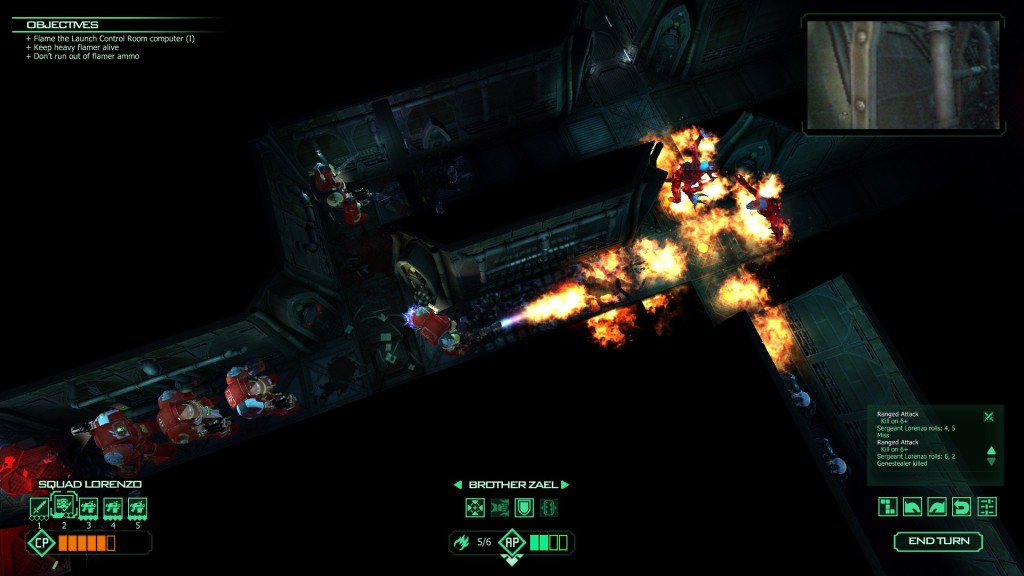Click the shoulder-cam view thumbnail
Screen dimensions: 1024x576
point(903,75)
